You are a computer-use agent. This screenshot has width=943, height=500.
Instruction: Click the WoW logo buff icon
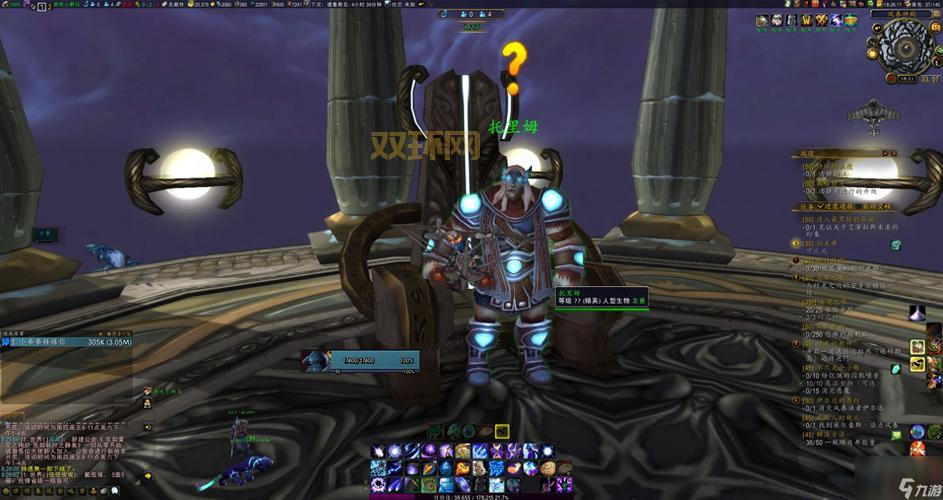(805, 20)
